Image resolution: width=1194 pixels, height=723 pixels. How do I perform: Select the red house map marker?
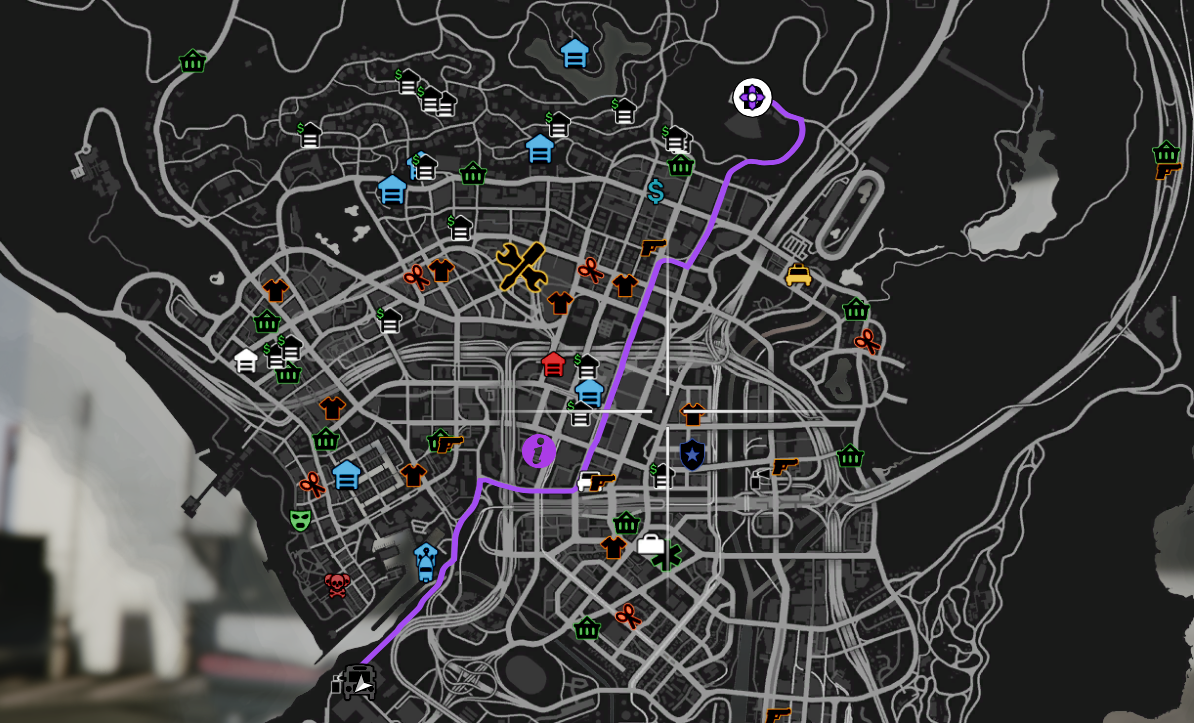[553, 364]
